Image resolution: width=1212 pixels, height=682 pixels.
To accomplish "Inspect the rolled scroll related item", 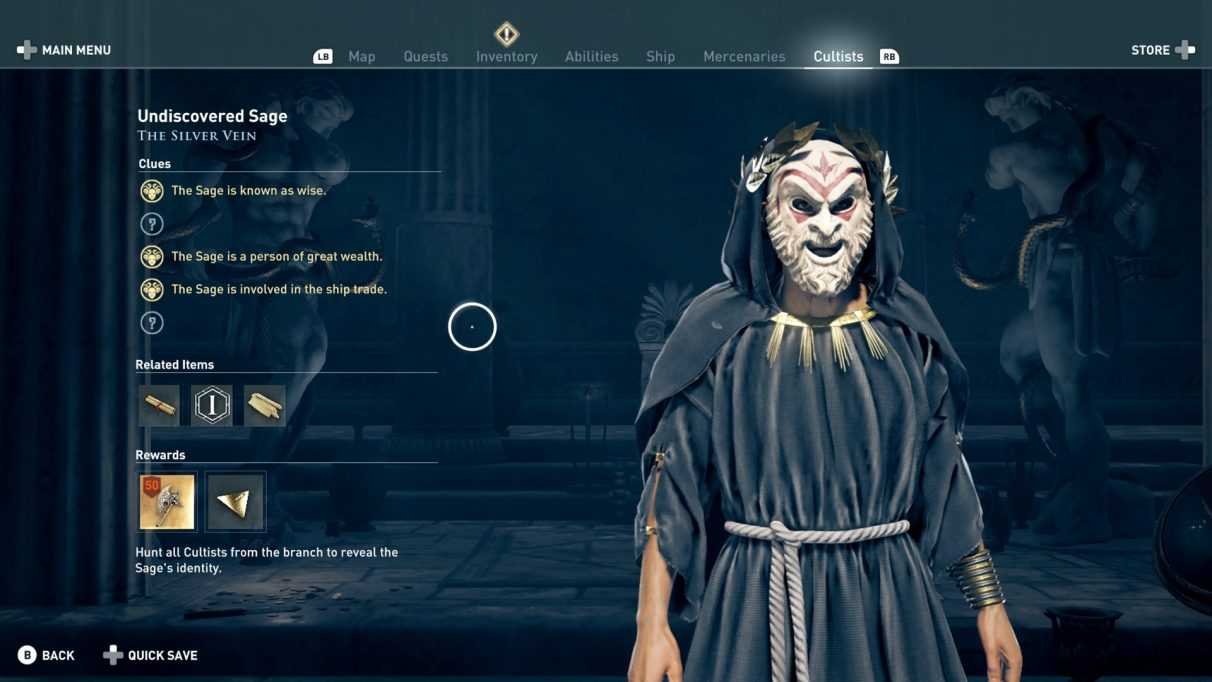I will (159, 406).
